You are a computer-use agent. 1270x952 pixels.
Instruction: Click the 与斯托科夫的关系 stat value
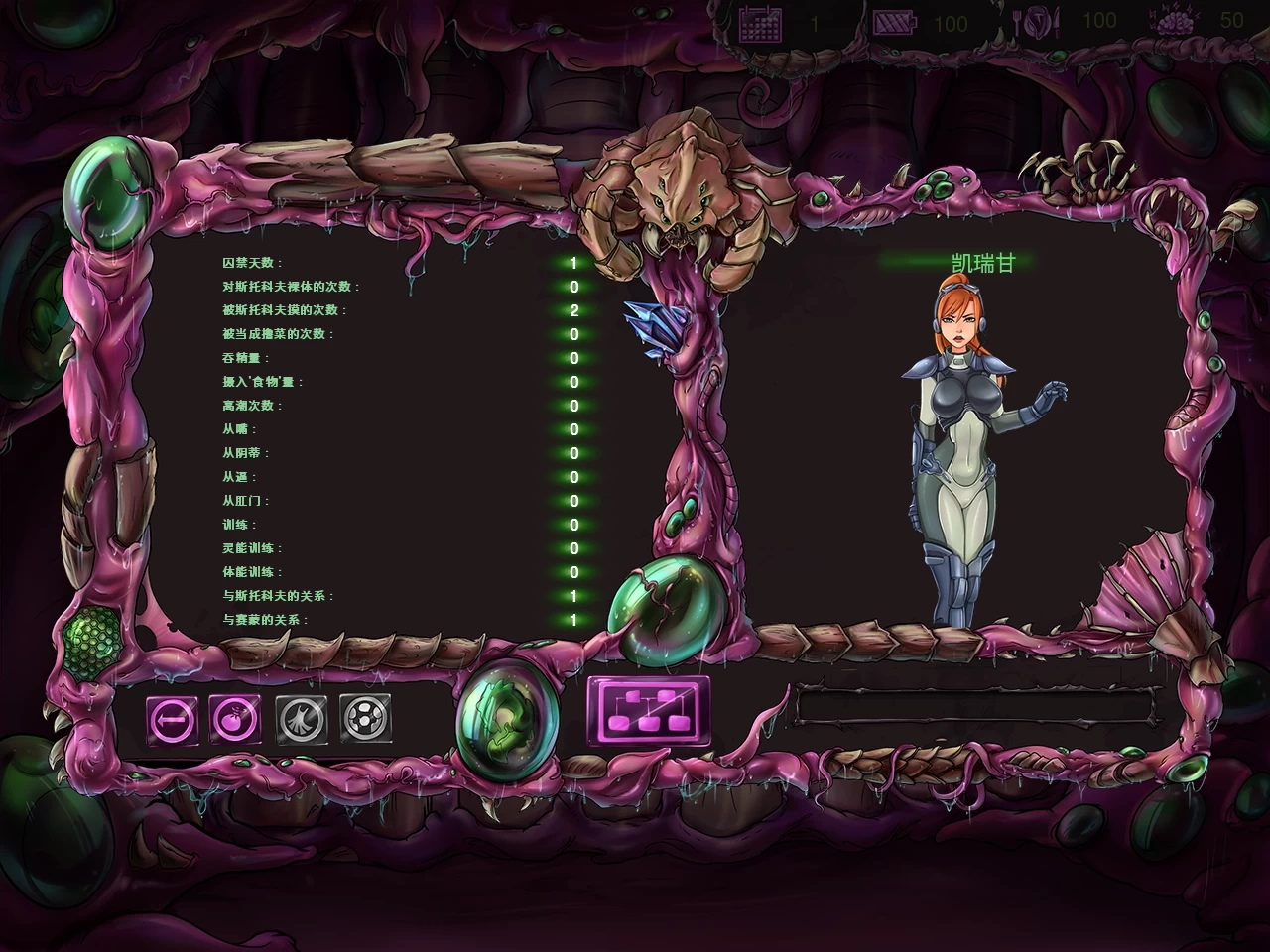[571, 595]
